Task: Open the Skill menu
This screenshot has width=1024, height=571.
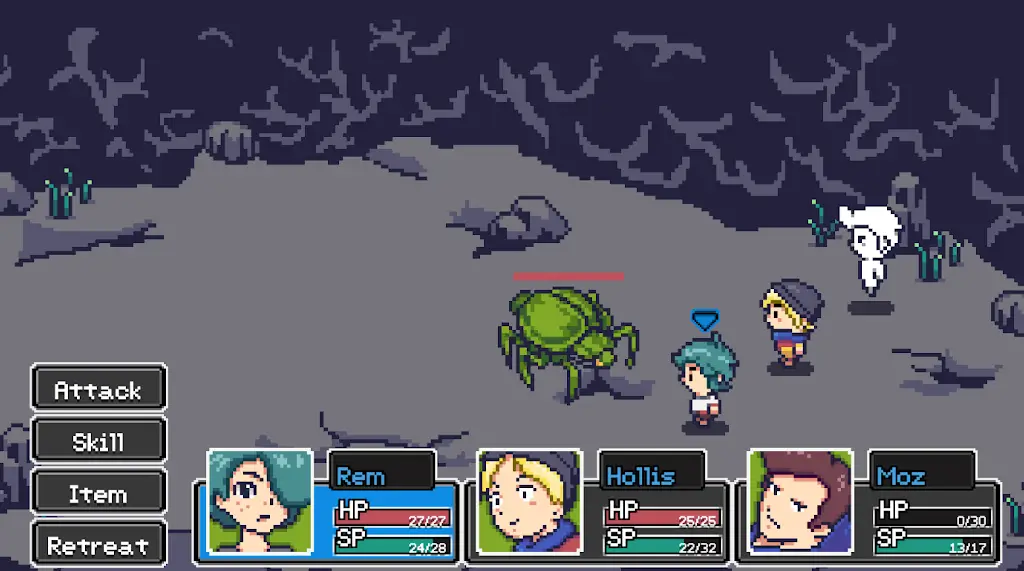Action: [x=98, y=440]
